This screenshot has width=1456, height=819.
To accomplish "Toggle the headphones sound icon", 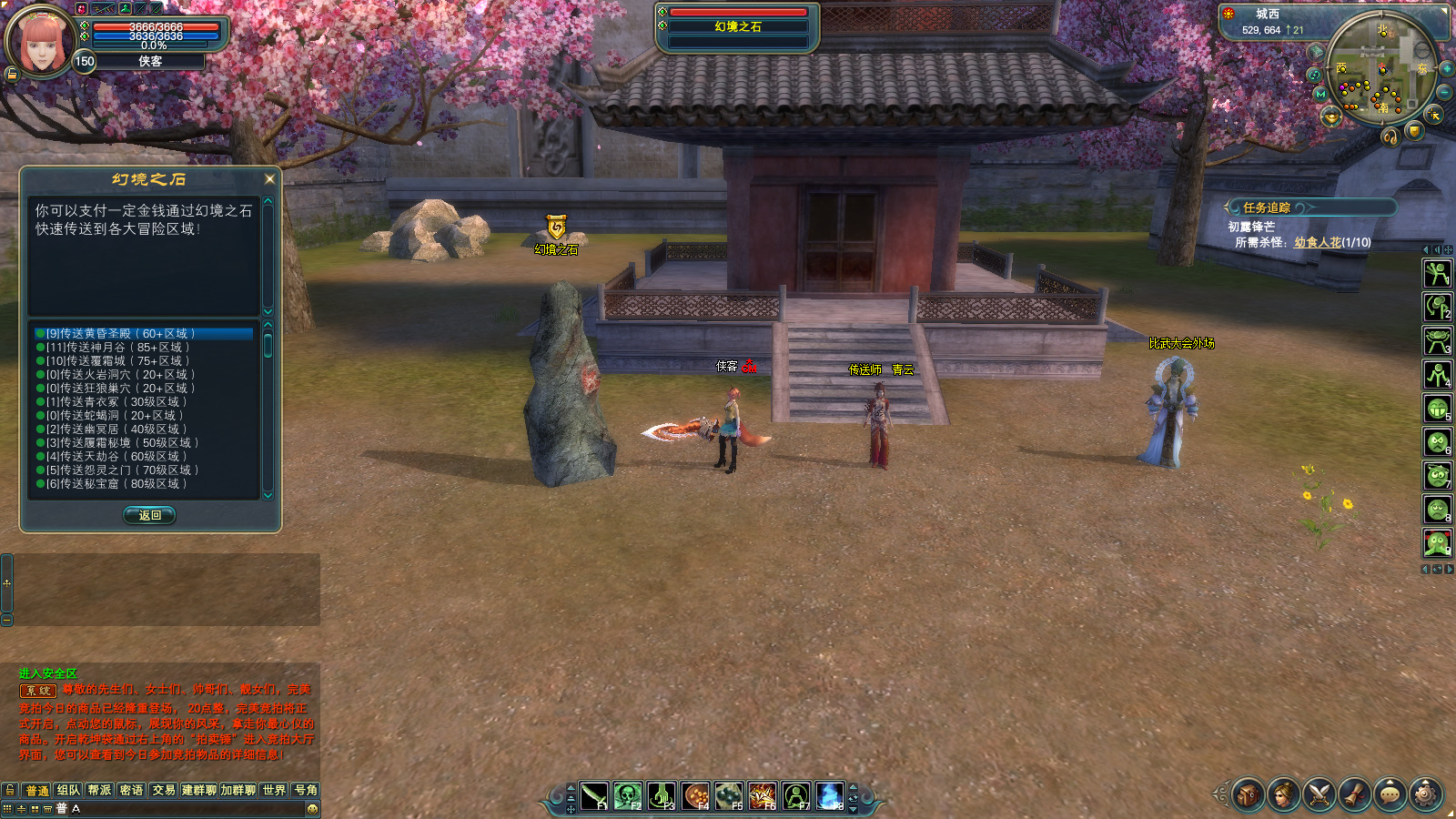I will click(x=1390, y=137).
